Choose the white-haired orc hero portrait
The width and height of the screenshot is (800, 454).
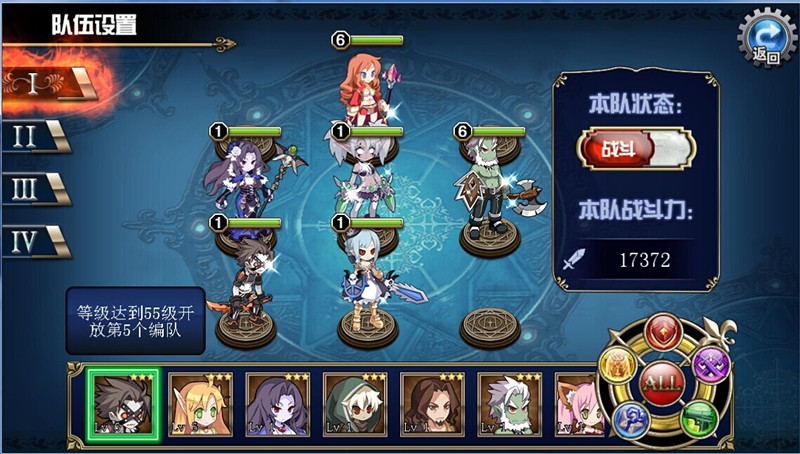tap(508, 404)
